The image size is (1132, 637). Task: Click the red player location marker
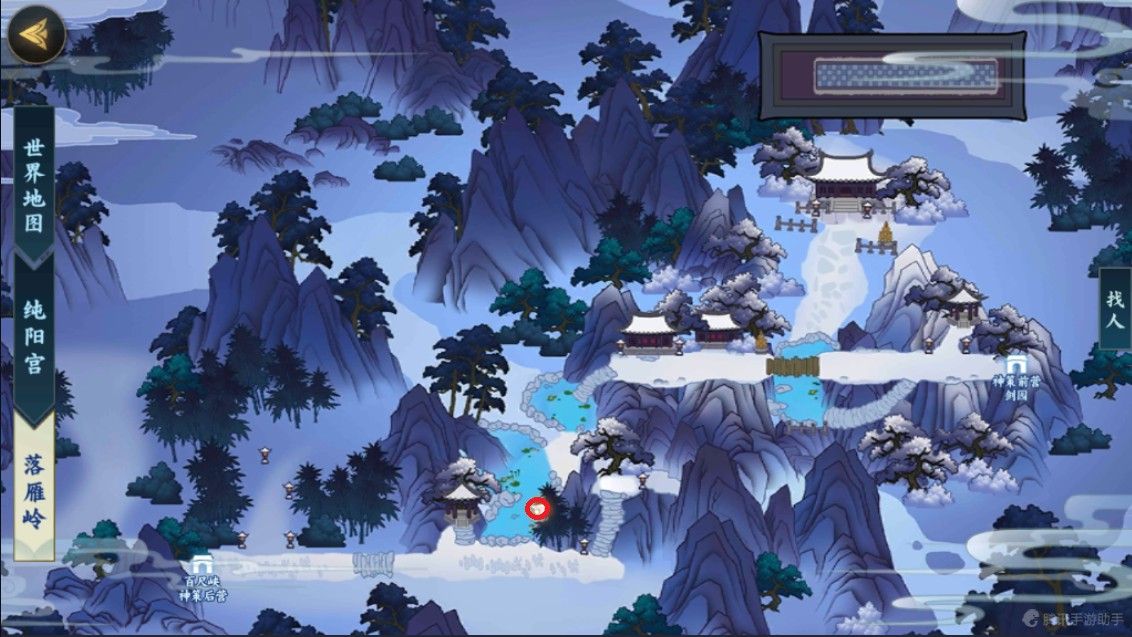[x=537, y=508]
